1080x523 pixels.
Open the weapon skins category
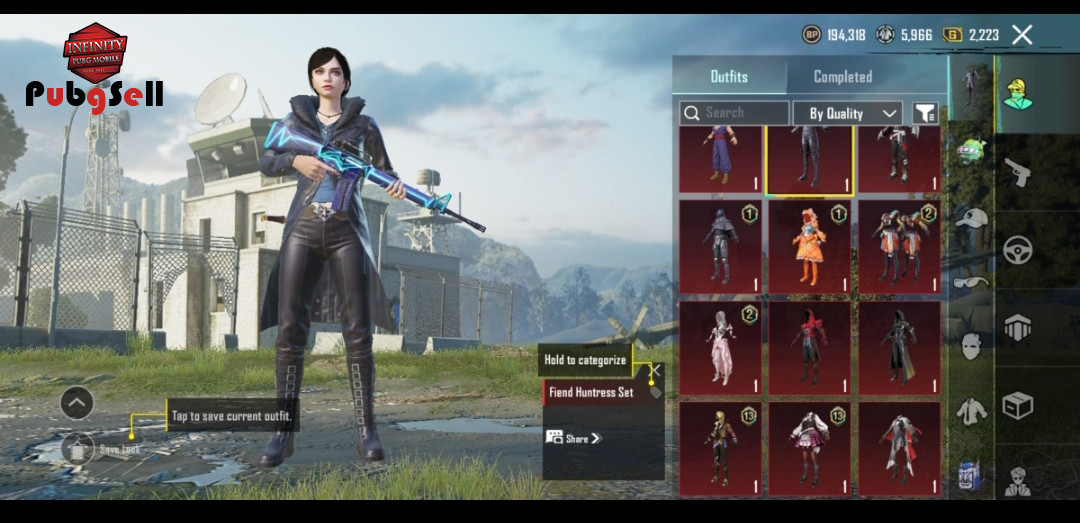1018,172
